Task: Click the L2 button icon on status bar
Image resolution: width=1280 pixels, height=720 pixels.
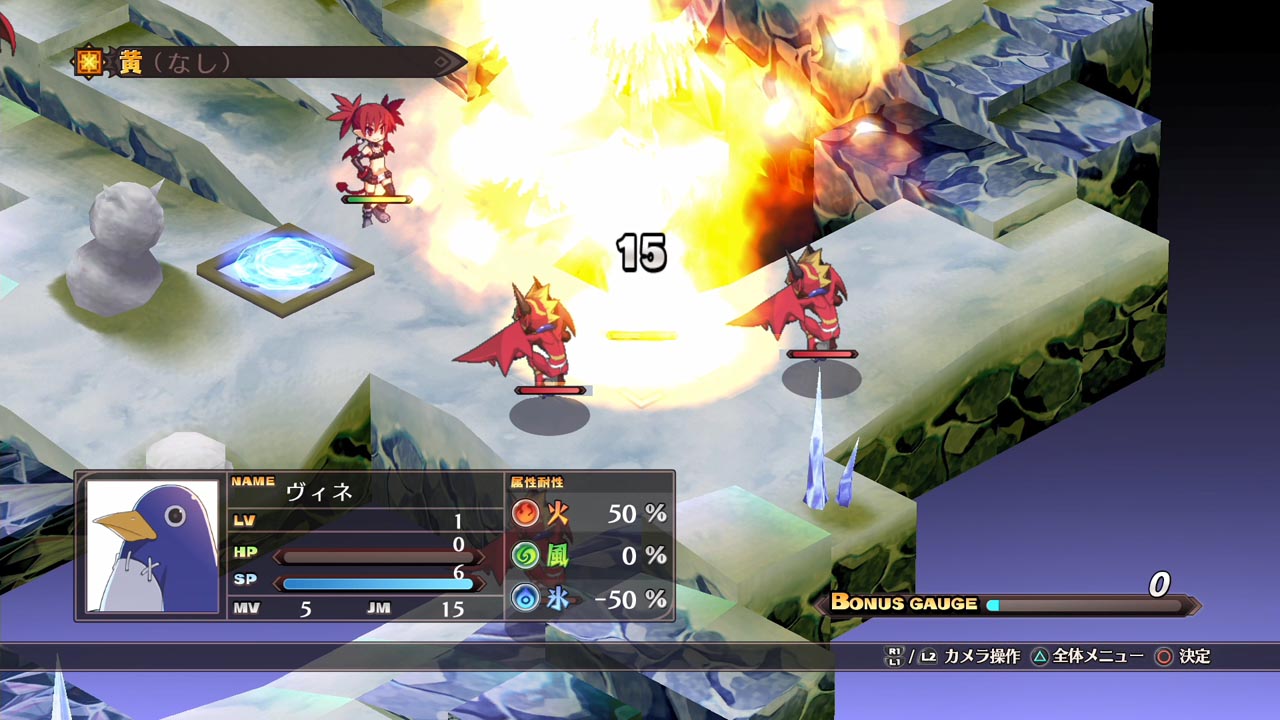Action: pyautogui.click(x=928, y=656)
